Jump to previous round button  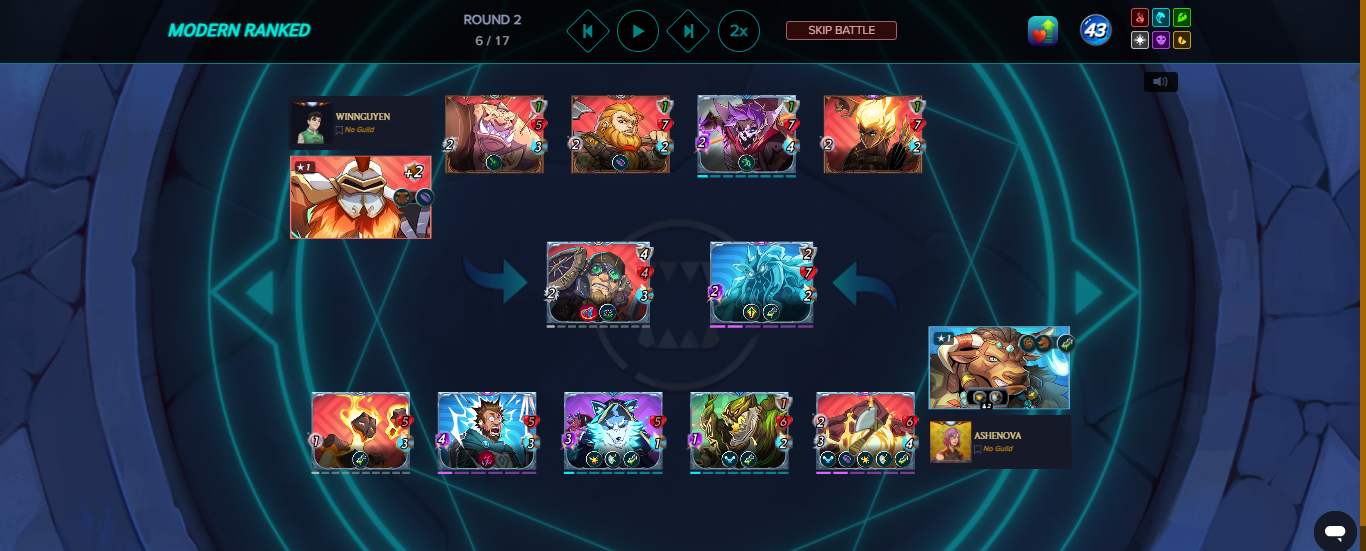click(x=587, y=31)
